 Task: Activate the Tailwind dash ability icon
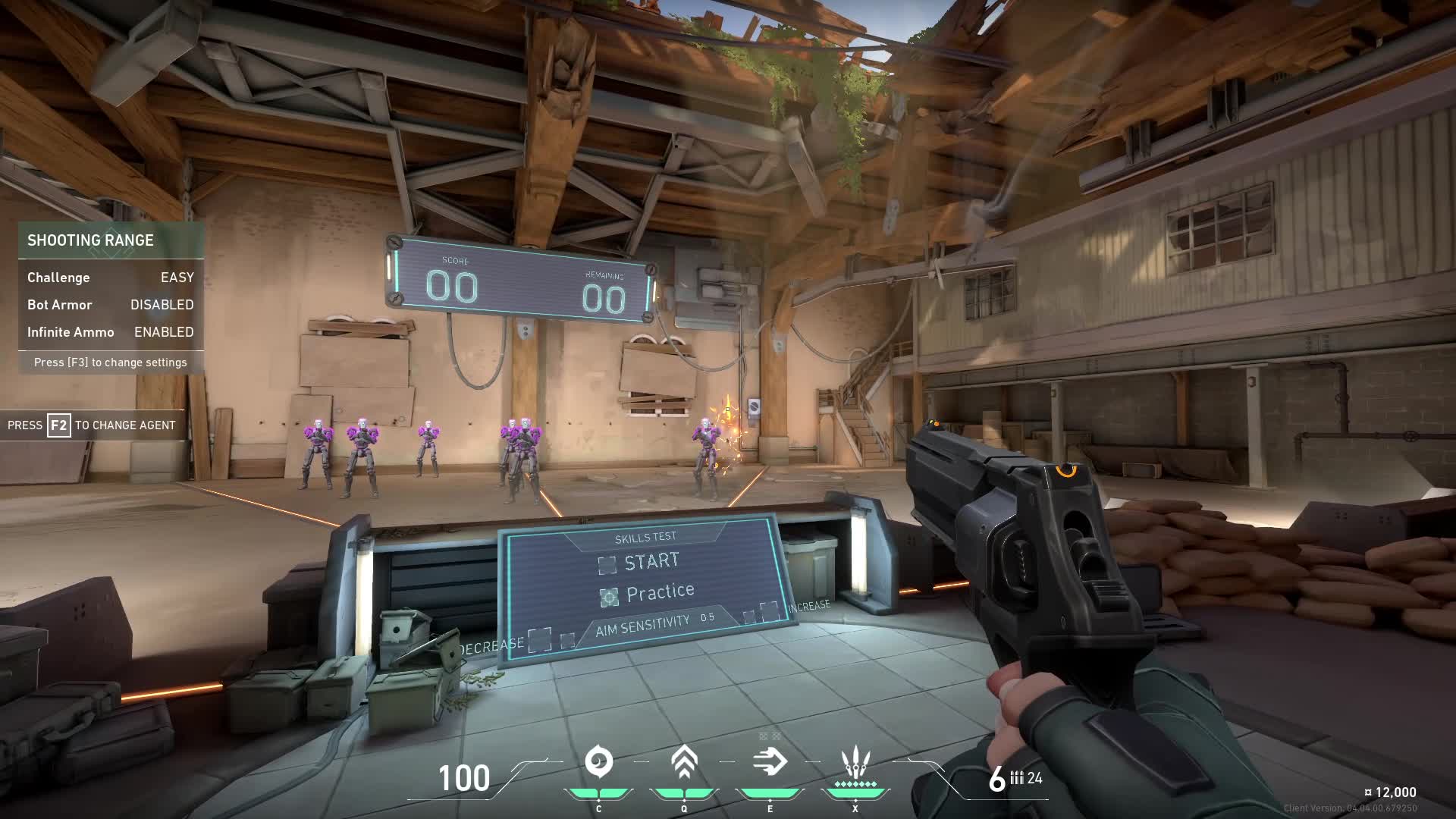tap(770, 762)
